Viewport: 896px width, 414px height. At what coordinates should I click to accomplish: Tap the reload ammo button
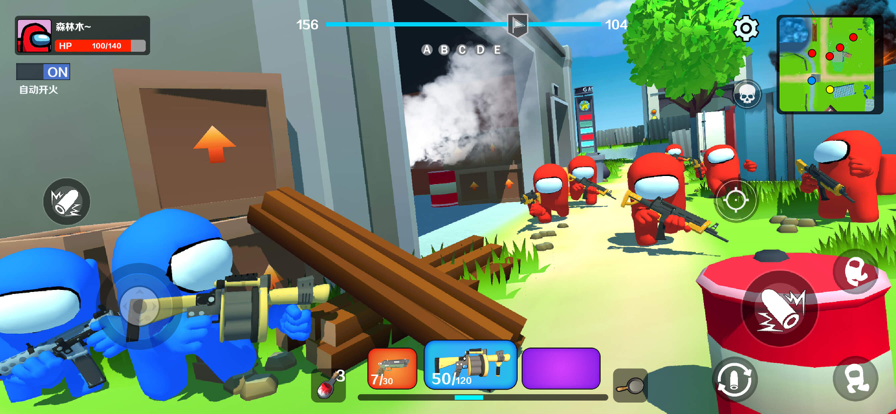tap(734, 380)
